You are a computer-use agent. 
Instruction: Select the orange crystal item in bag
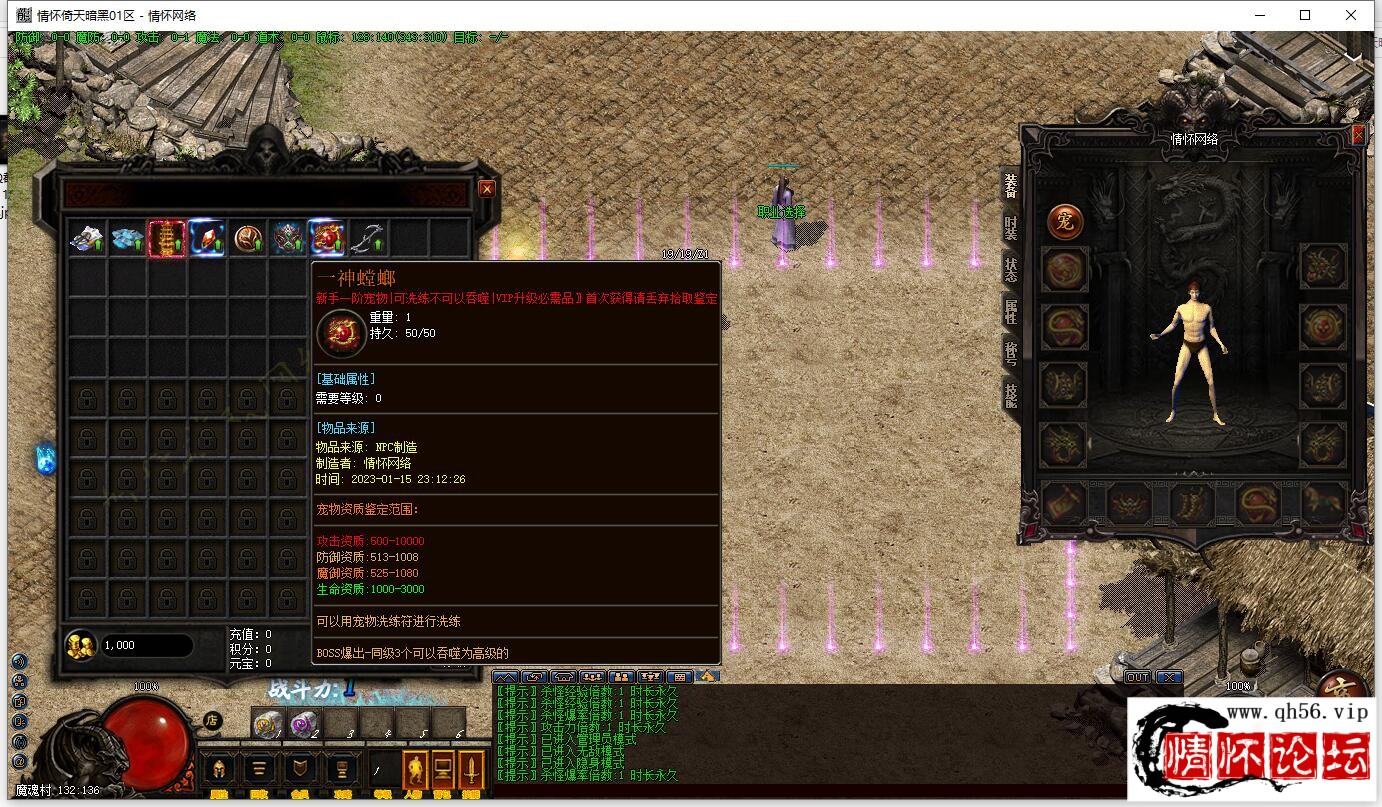[x=207, y=238]
